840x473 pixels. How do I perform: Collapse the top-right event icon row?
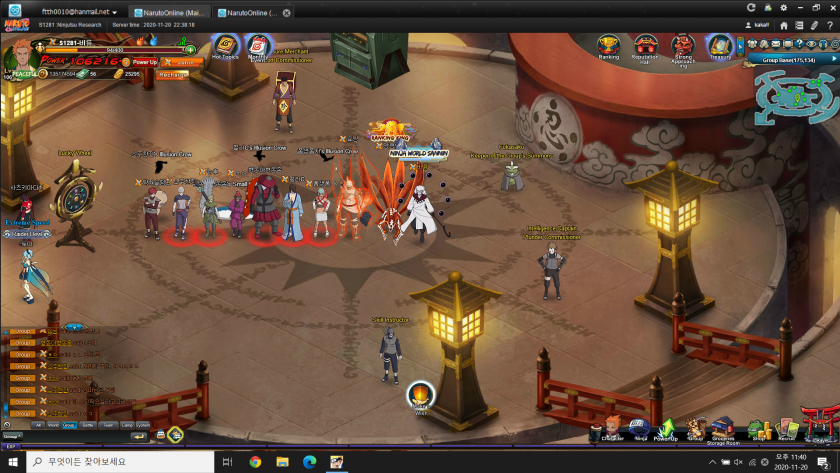tap(740, 45)
